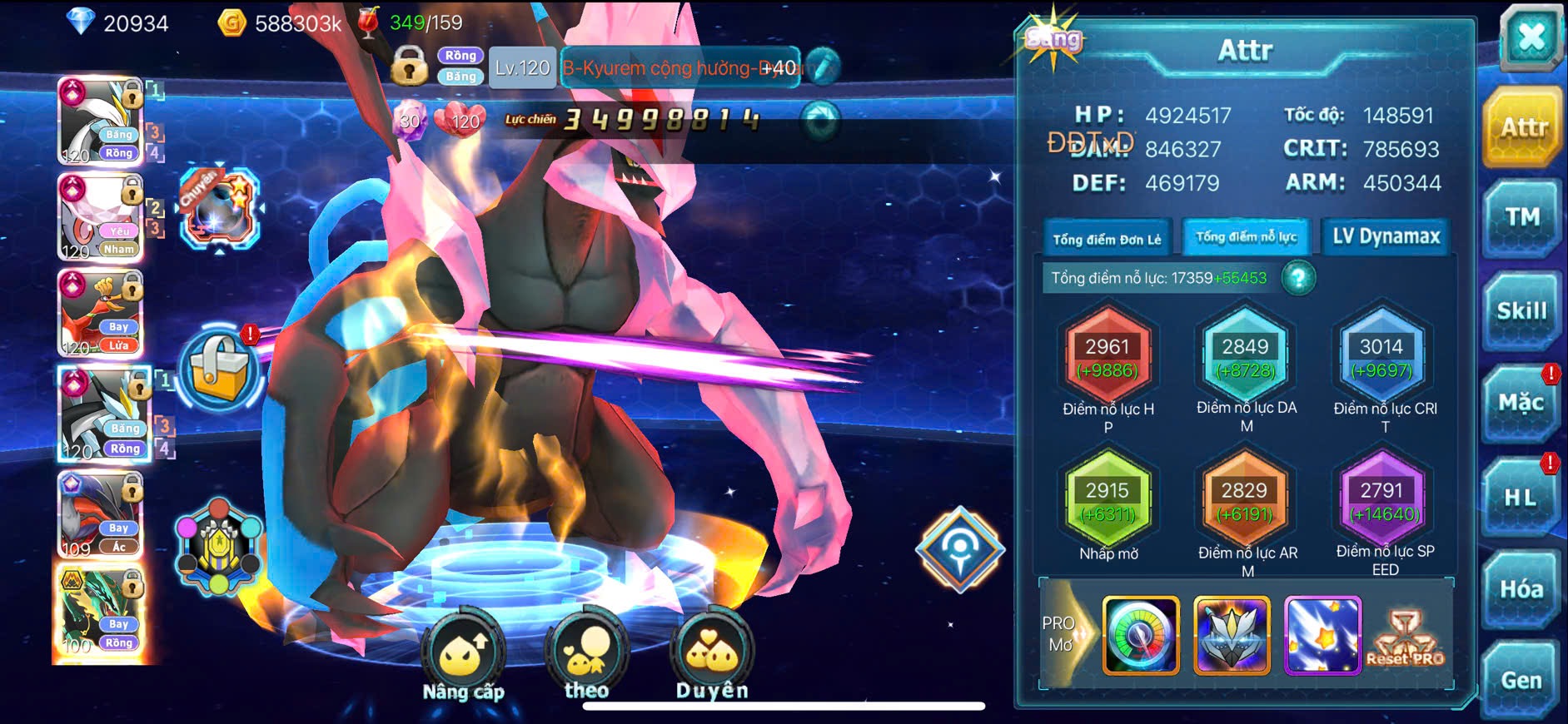Open the LV Dynamax tab
The height and width of the screenshot is (724, 1568).
(1386, 237)
